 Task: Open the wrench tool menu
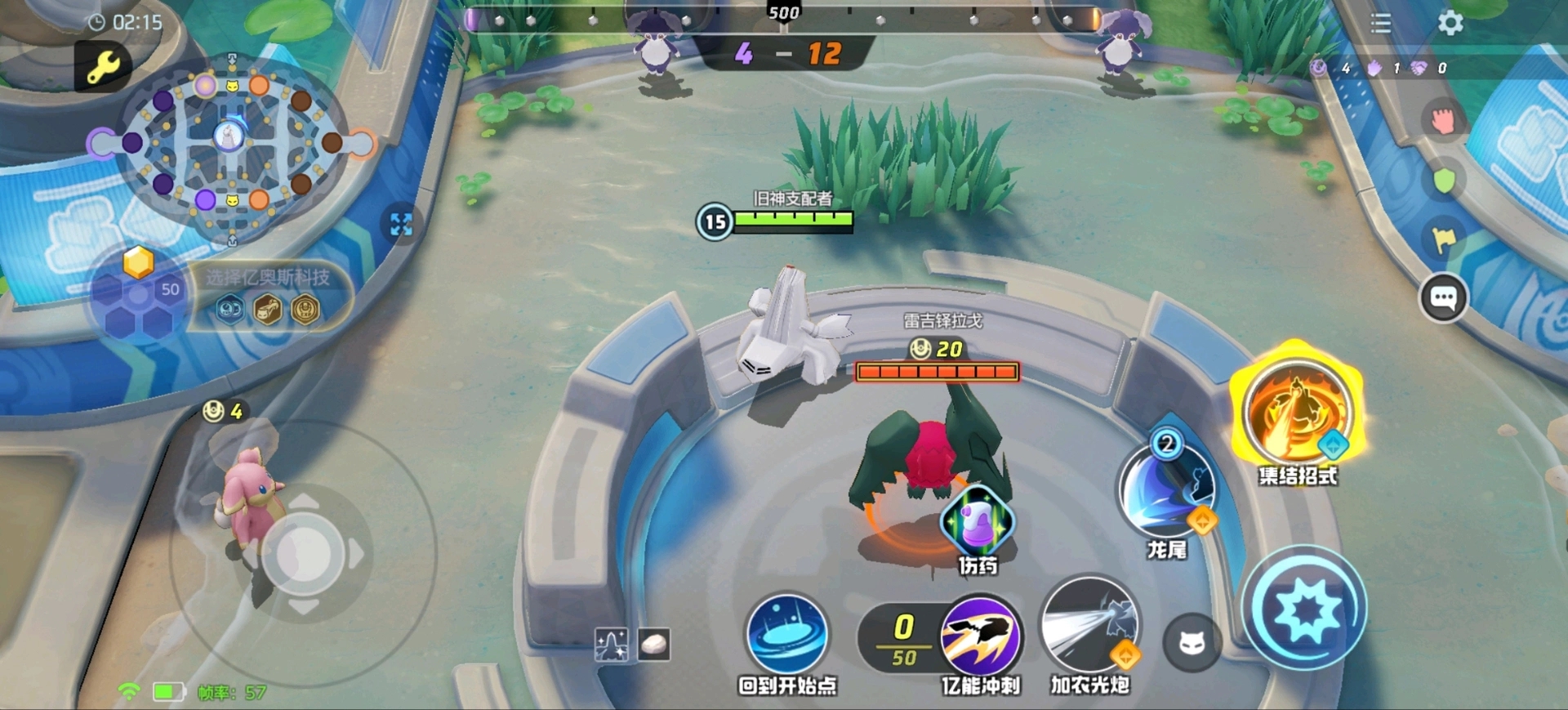104,66
